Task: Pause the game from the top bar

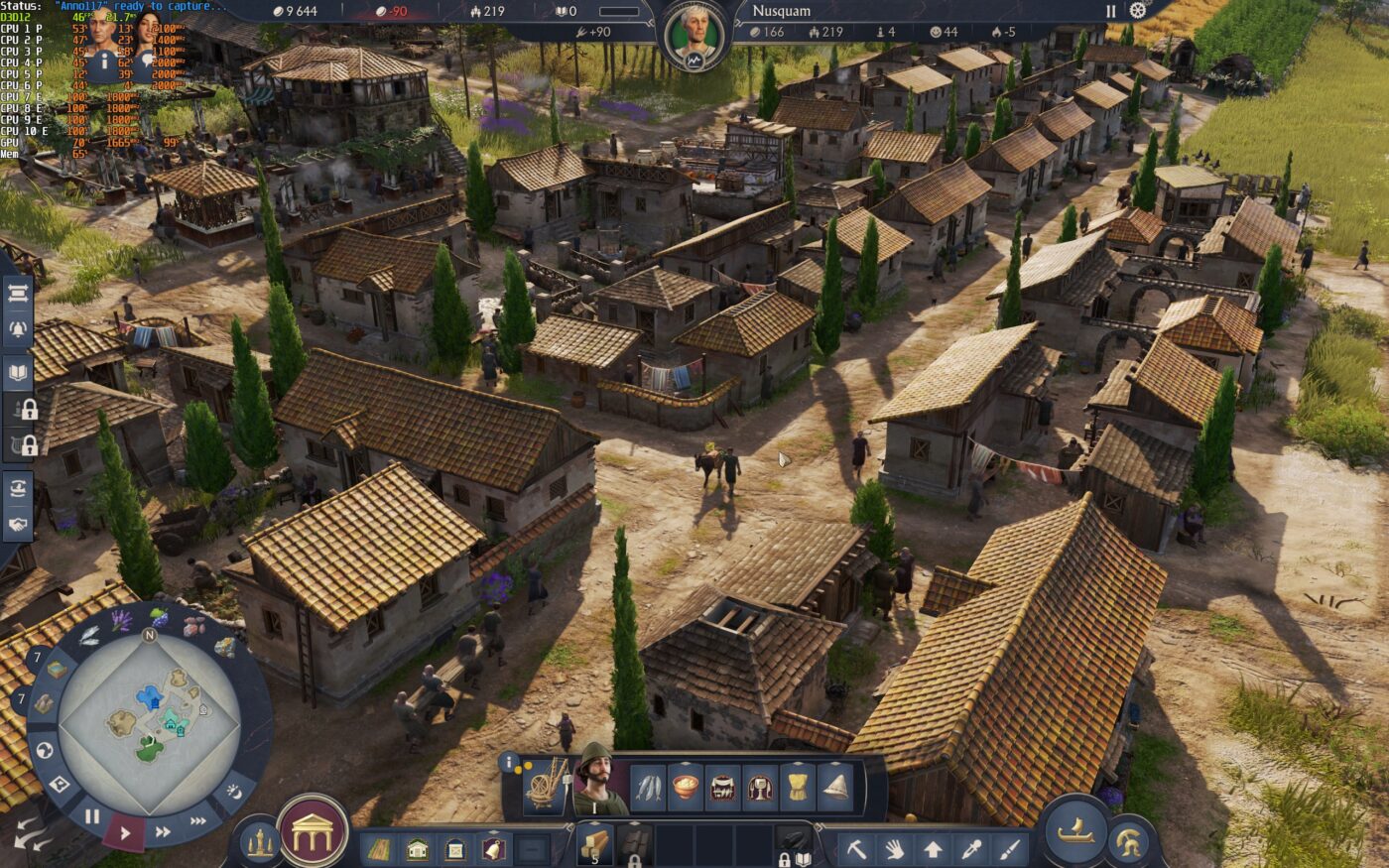Action: (1111, 11)
